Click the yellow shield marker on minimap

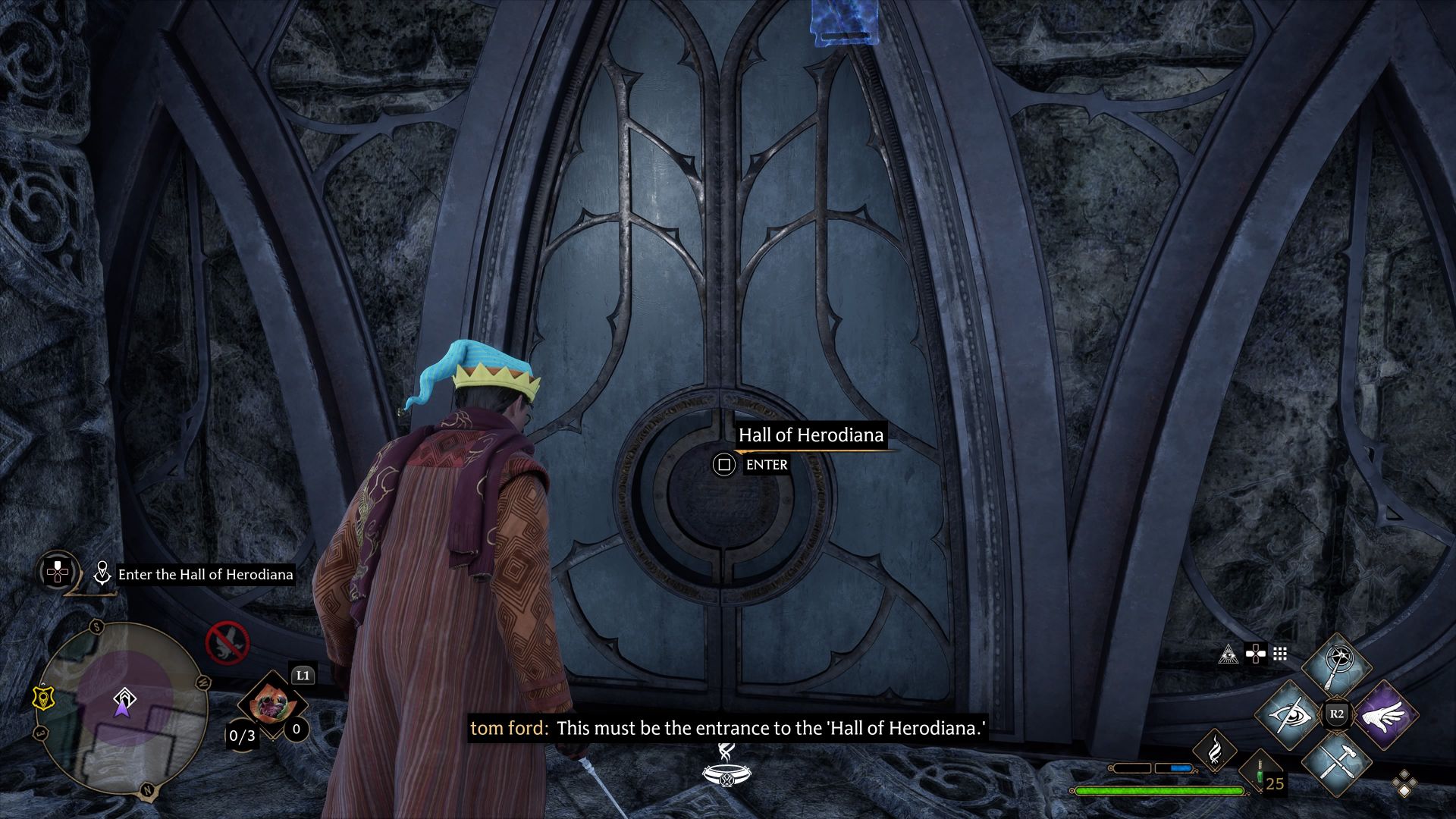42,698
